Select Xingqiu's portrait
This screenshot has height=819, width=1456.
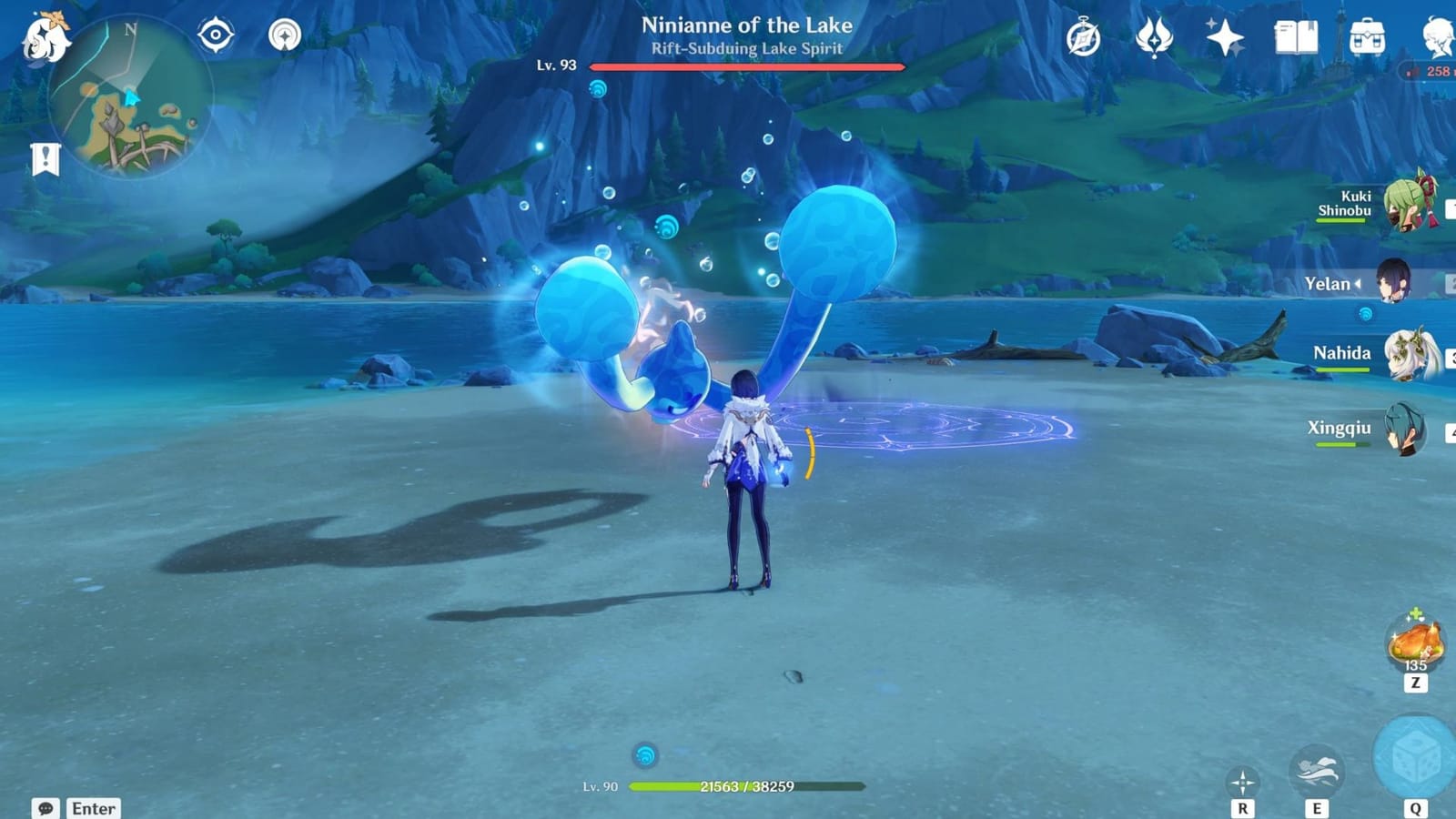1403,430
